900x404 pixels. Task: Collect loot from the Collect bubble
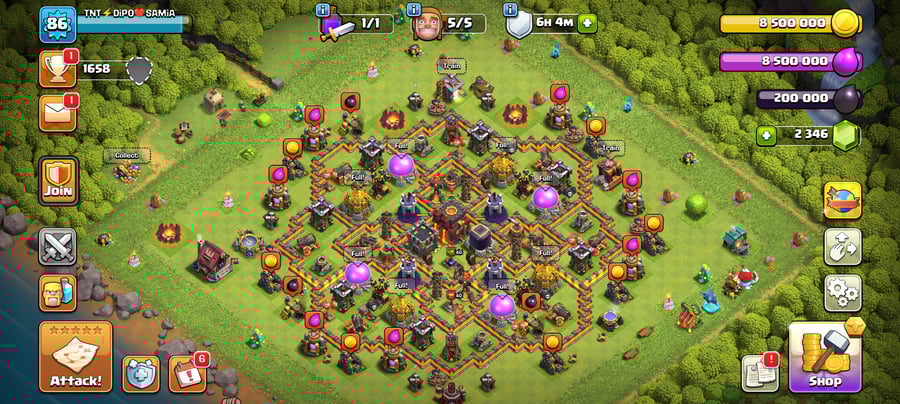126,156
